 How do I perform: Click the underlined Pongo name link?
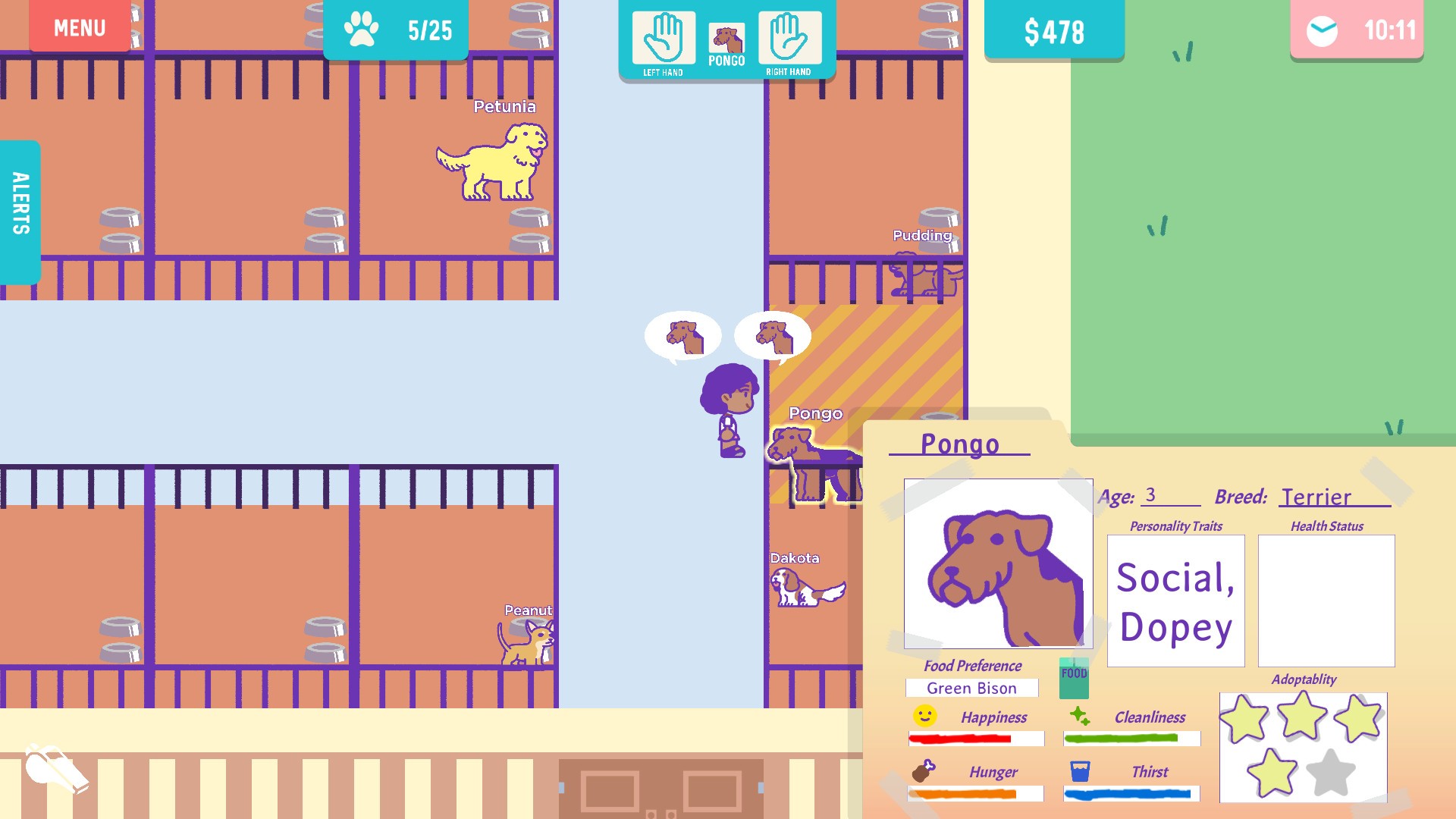[x=959, y=444]
